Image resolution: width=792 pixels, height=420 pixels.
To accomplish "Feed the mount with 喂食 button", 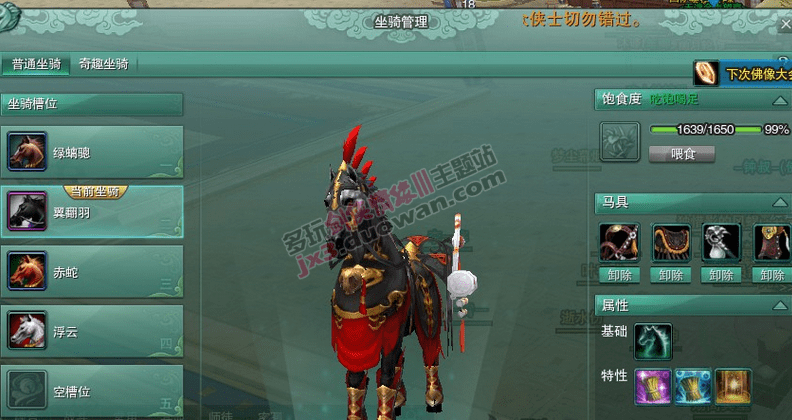I will click(x=681, y=154).
